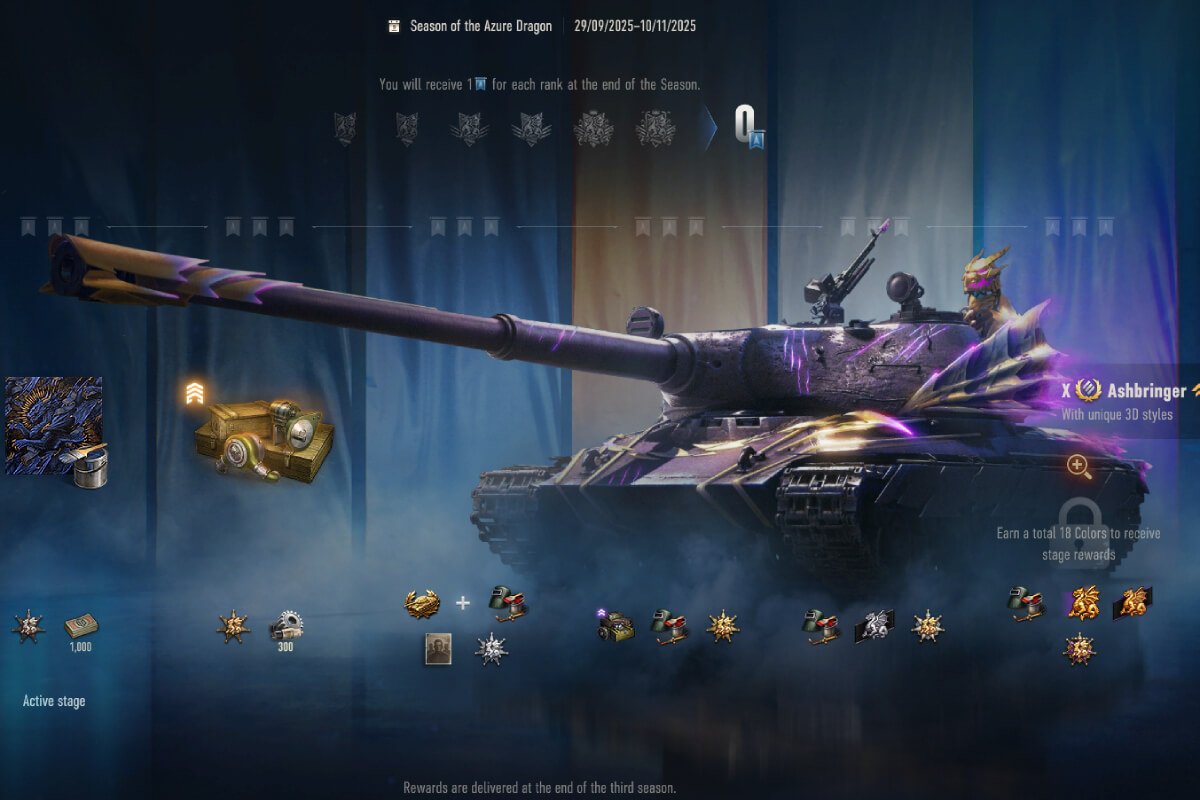Select the last rank badge before the arrow

[x=654, y=129]
